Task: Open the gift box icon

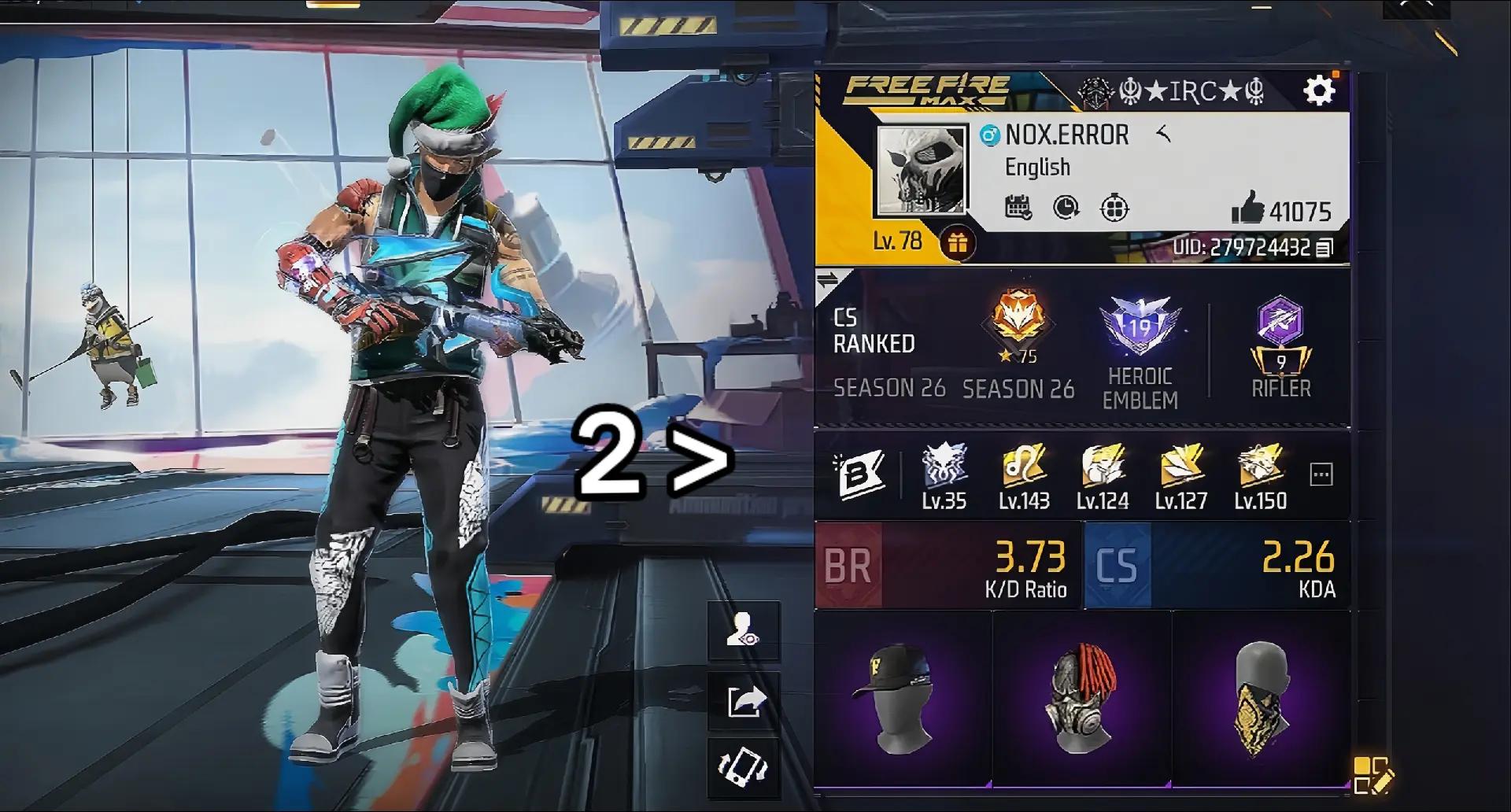Action: point(958,243)
